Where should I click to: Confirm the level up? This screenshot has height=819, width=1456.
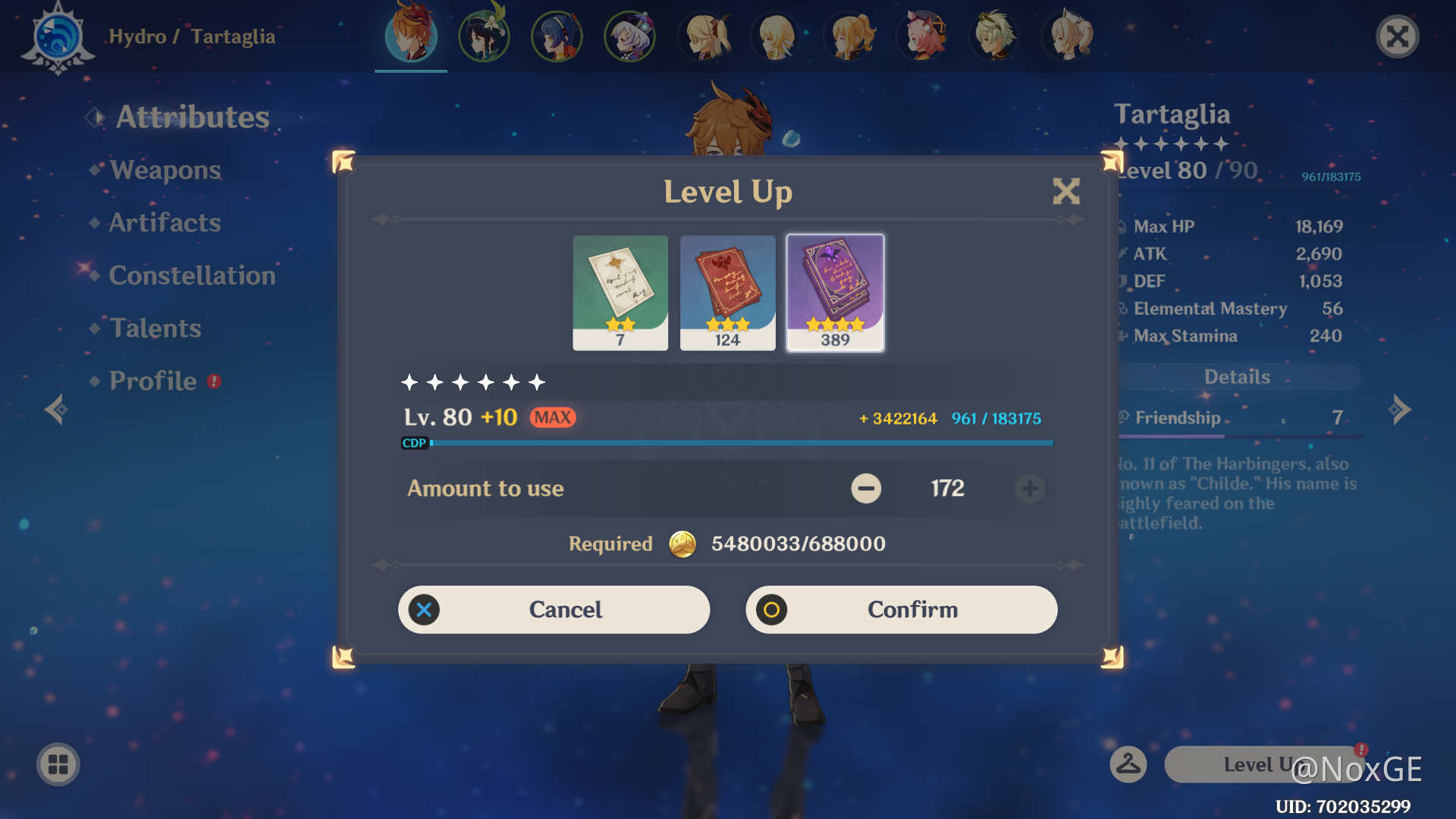(901, 609)
